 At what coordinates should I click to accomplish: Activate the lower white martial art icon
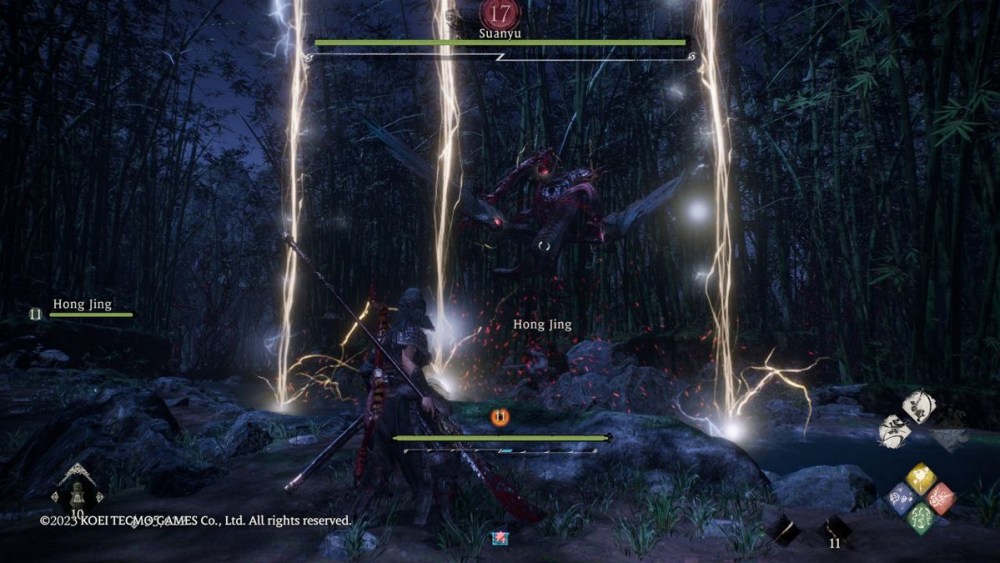click(893, 431)
